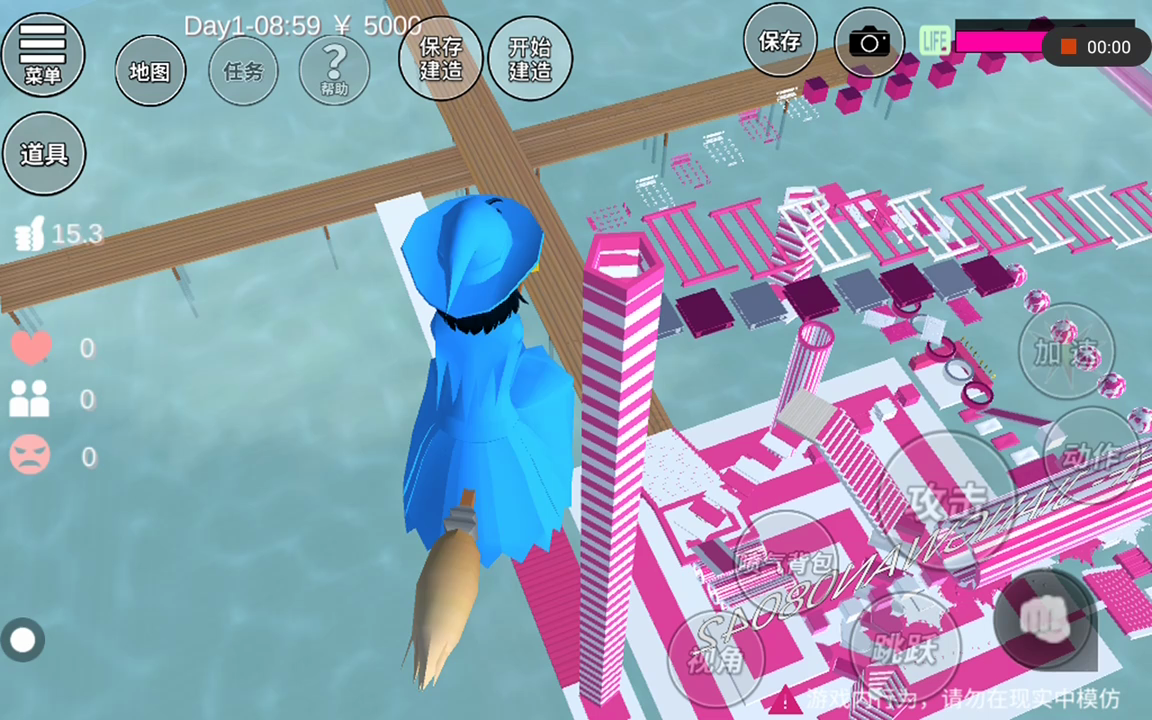Screen dimensions: 1152x720
Task: Activate the 加速 speed-up button
Action: (1066, 351)
